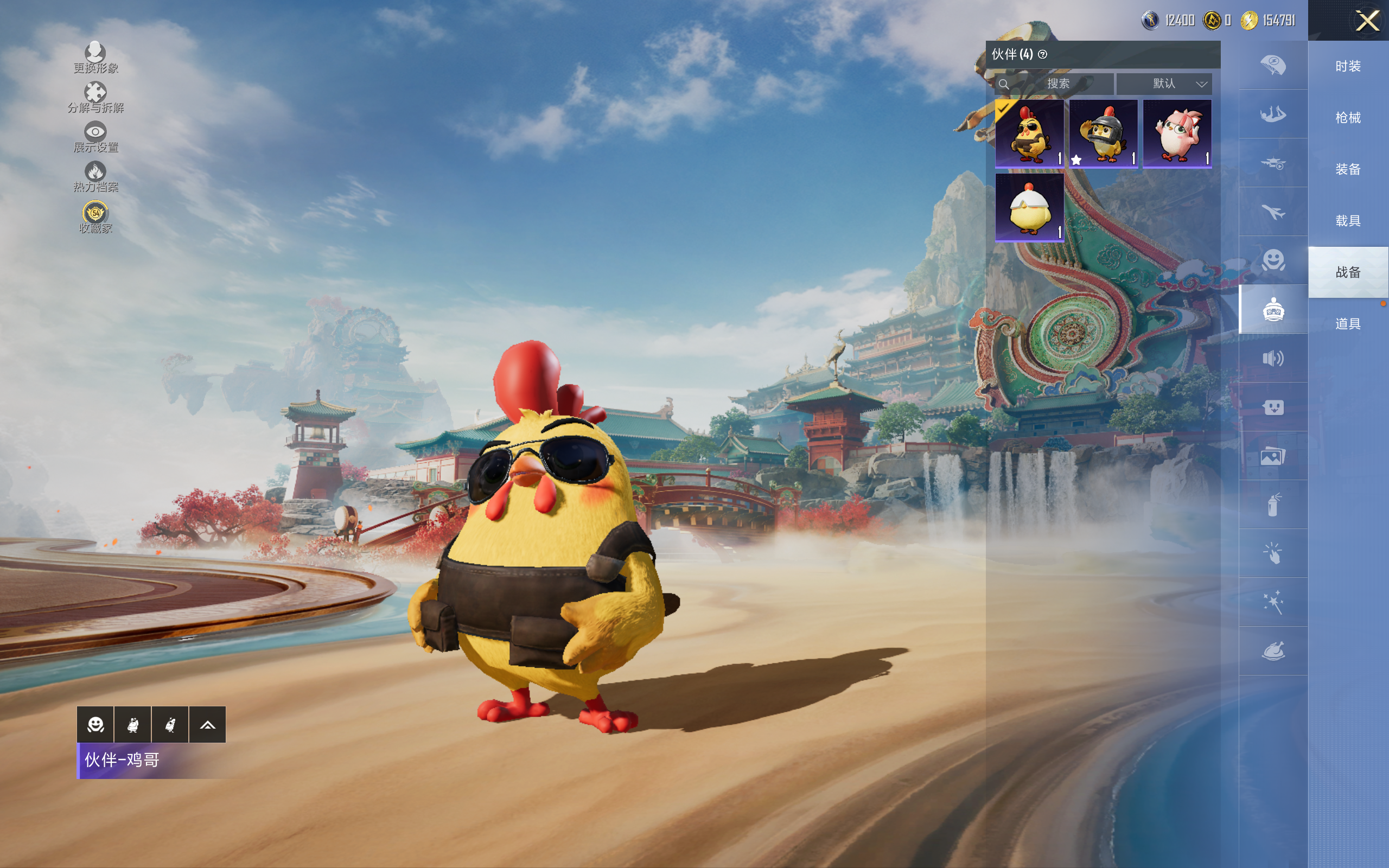Open 展示设置 display settings

pos(95,137)
